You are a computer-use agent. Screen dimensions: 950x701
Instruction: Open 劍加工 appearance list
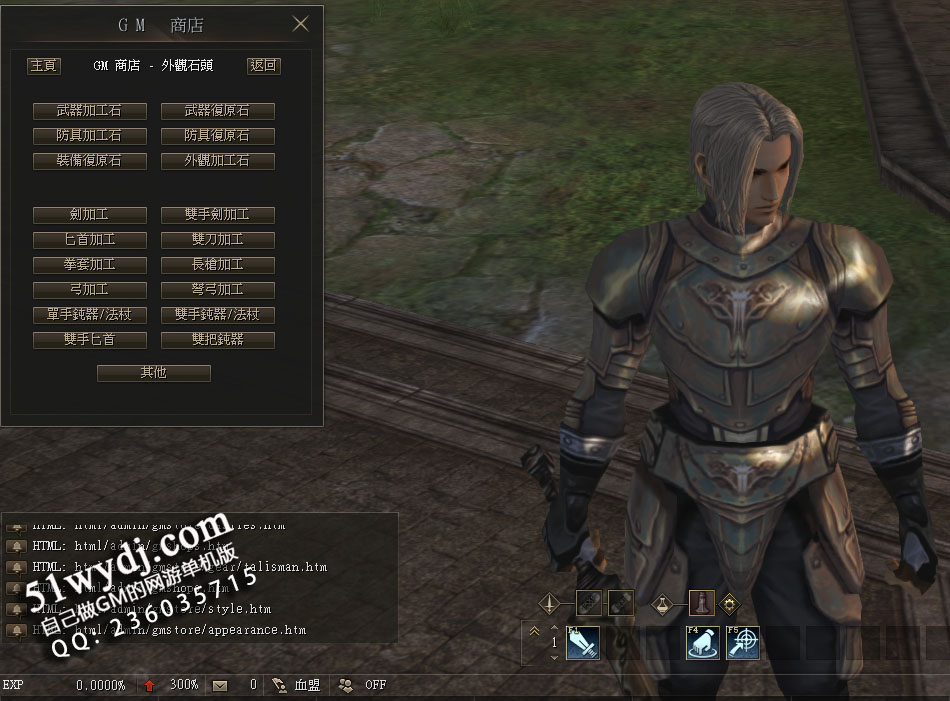[x=90, y=215]
